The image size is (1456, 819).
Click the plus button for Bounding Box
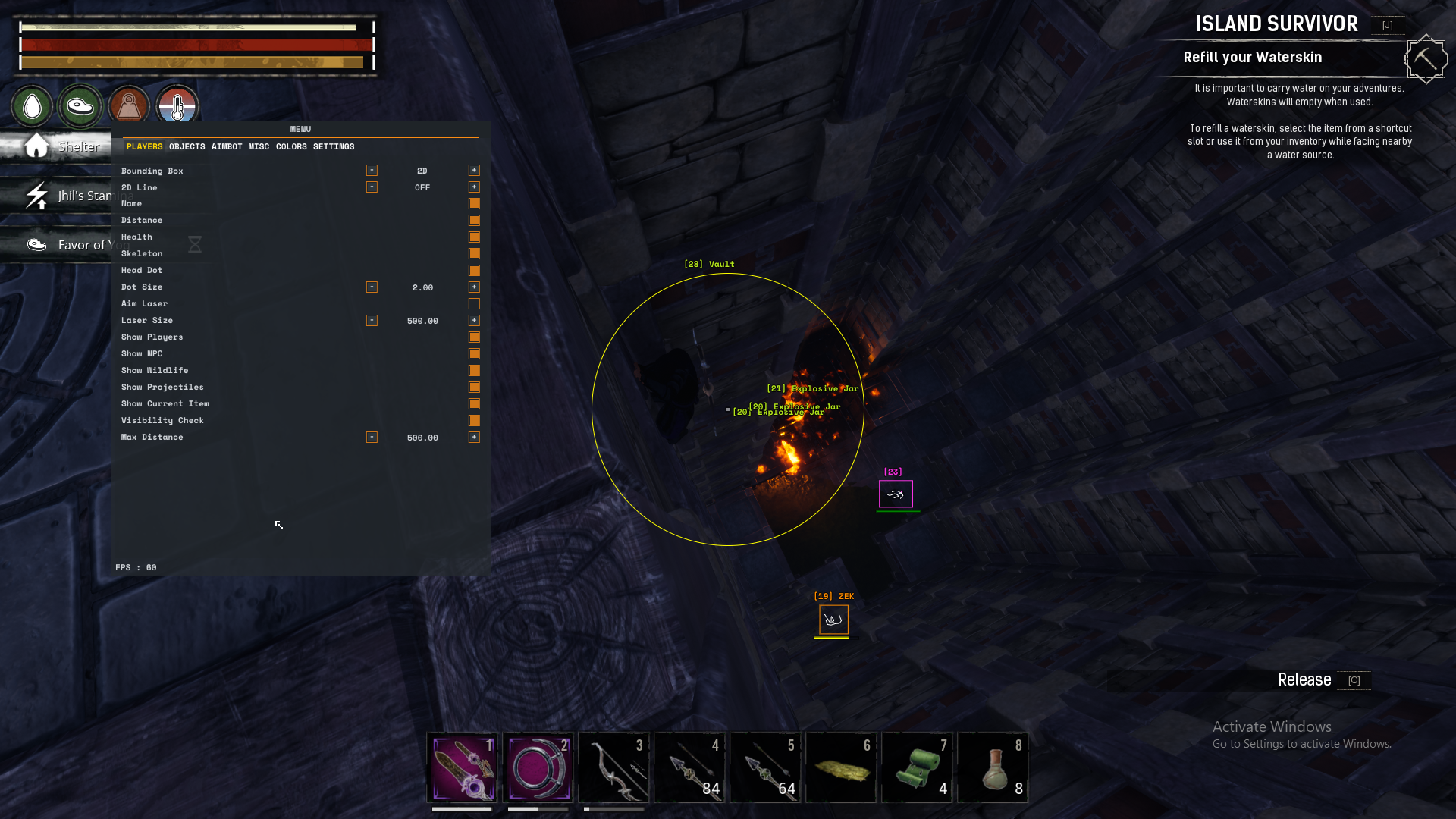tap(474, 171)
